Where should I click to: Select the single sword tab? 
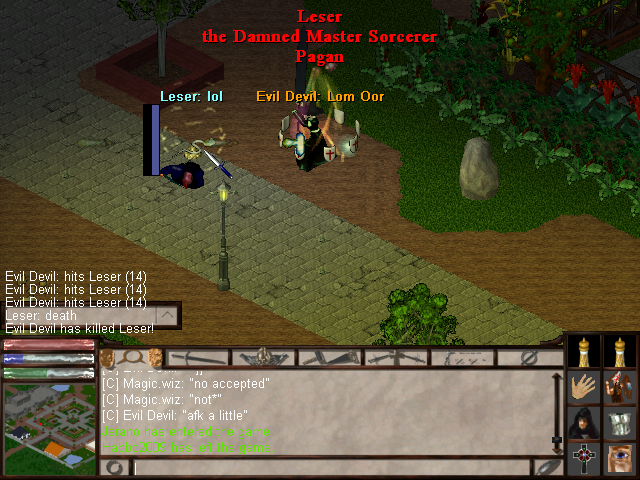198,357
